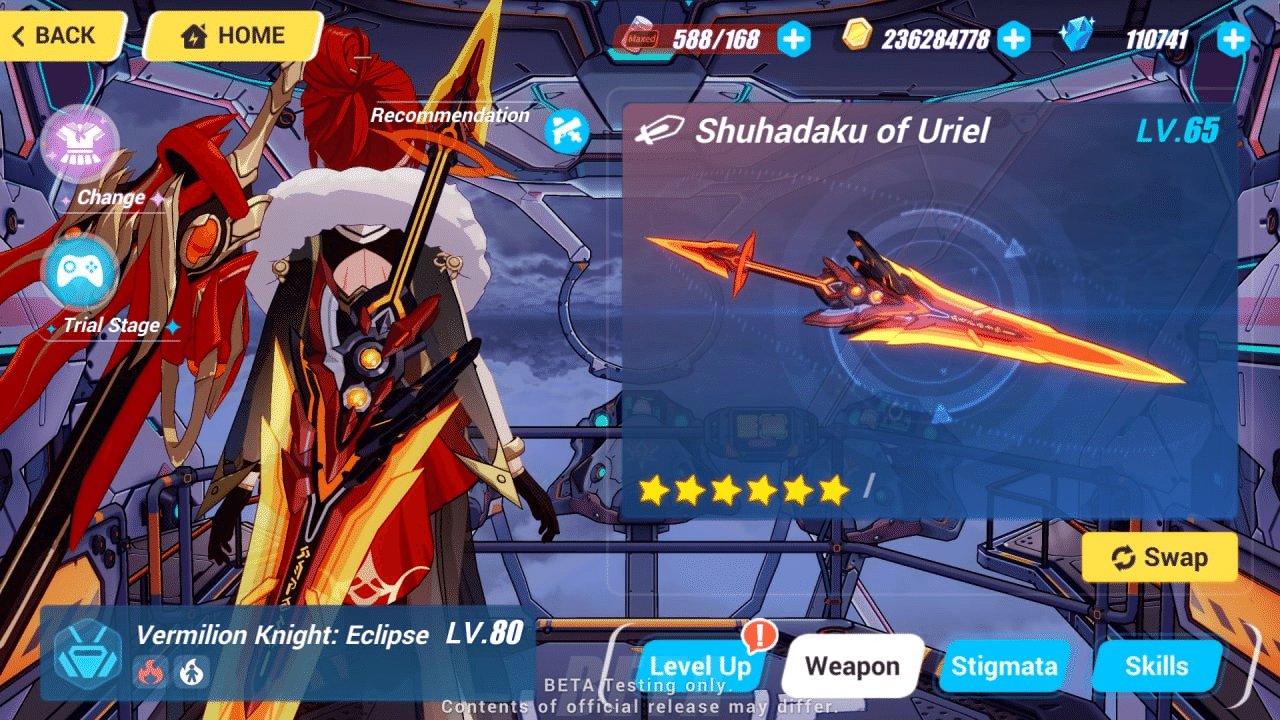This screenshot has width=1280, height=720.
Task: Switch to the Stigmata tab
Action: (1004, 664)
